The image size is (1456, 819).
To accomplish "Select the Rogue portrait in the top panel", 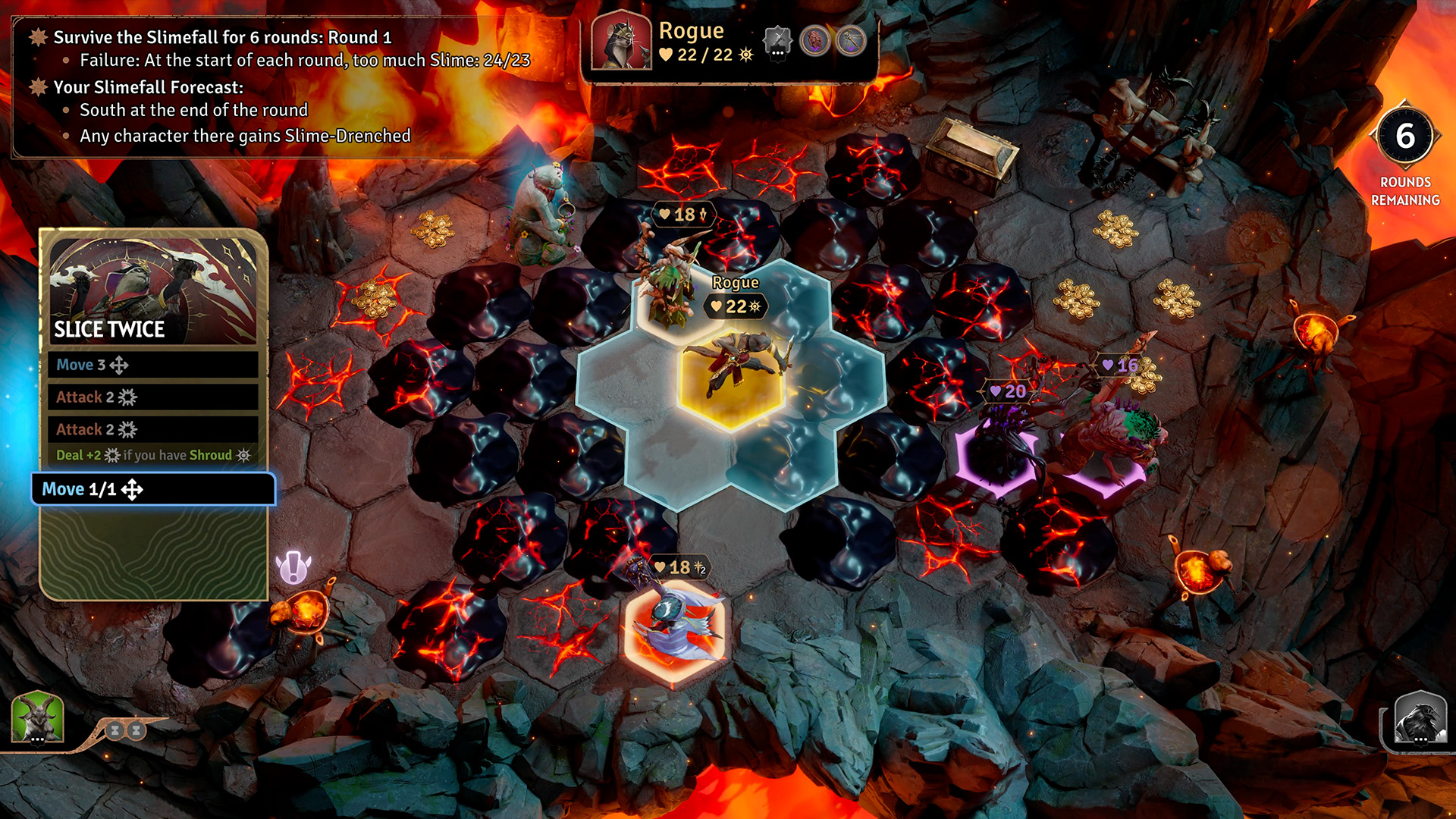I will point(621,42).
